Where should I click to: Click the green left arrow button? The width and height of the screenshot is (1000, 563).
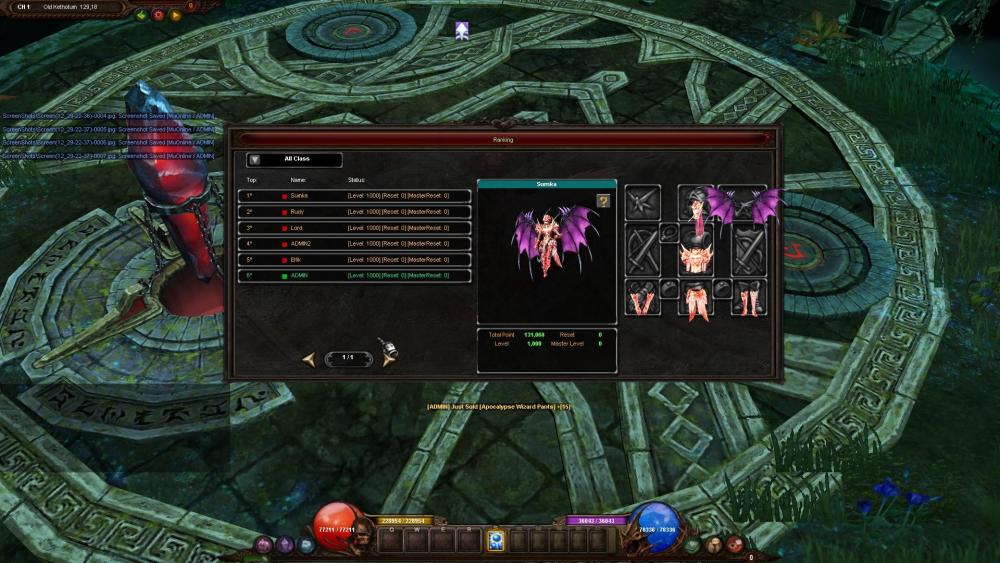pos(142,16)
